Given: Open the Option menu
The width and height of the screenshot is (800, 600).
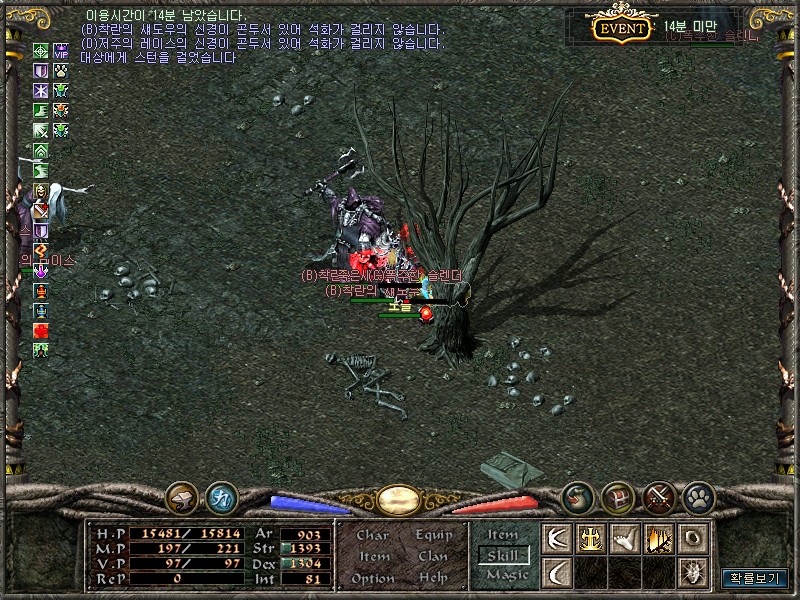Looking at the screenshot, I should tap(373, 579).
